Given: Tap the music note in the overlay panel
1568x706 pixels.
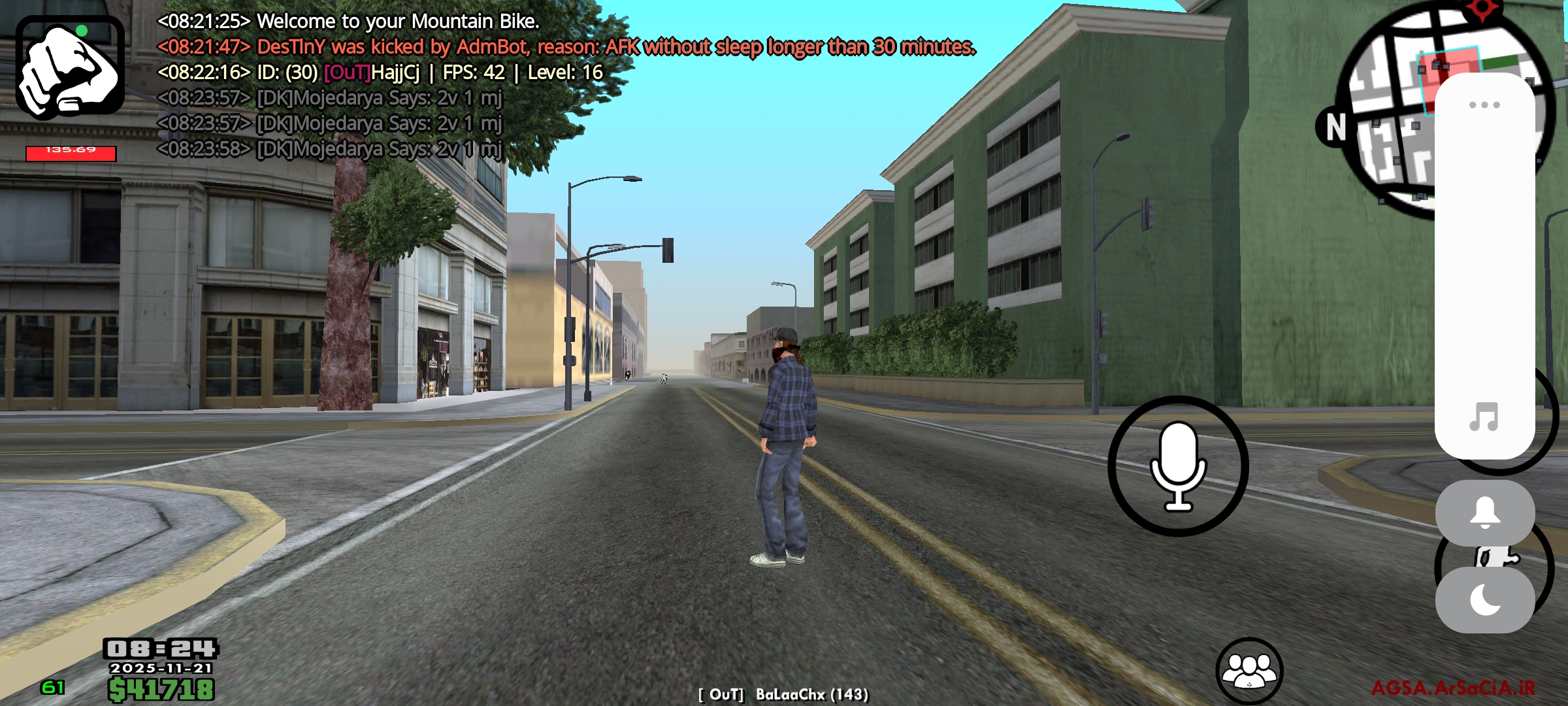Looking at the screenshot, I should (1484, 416).
